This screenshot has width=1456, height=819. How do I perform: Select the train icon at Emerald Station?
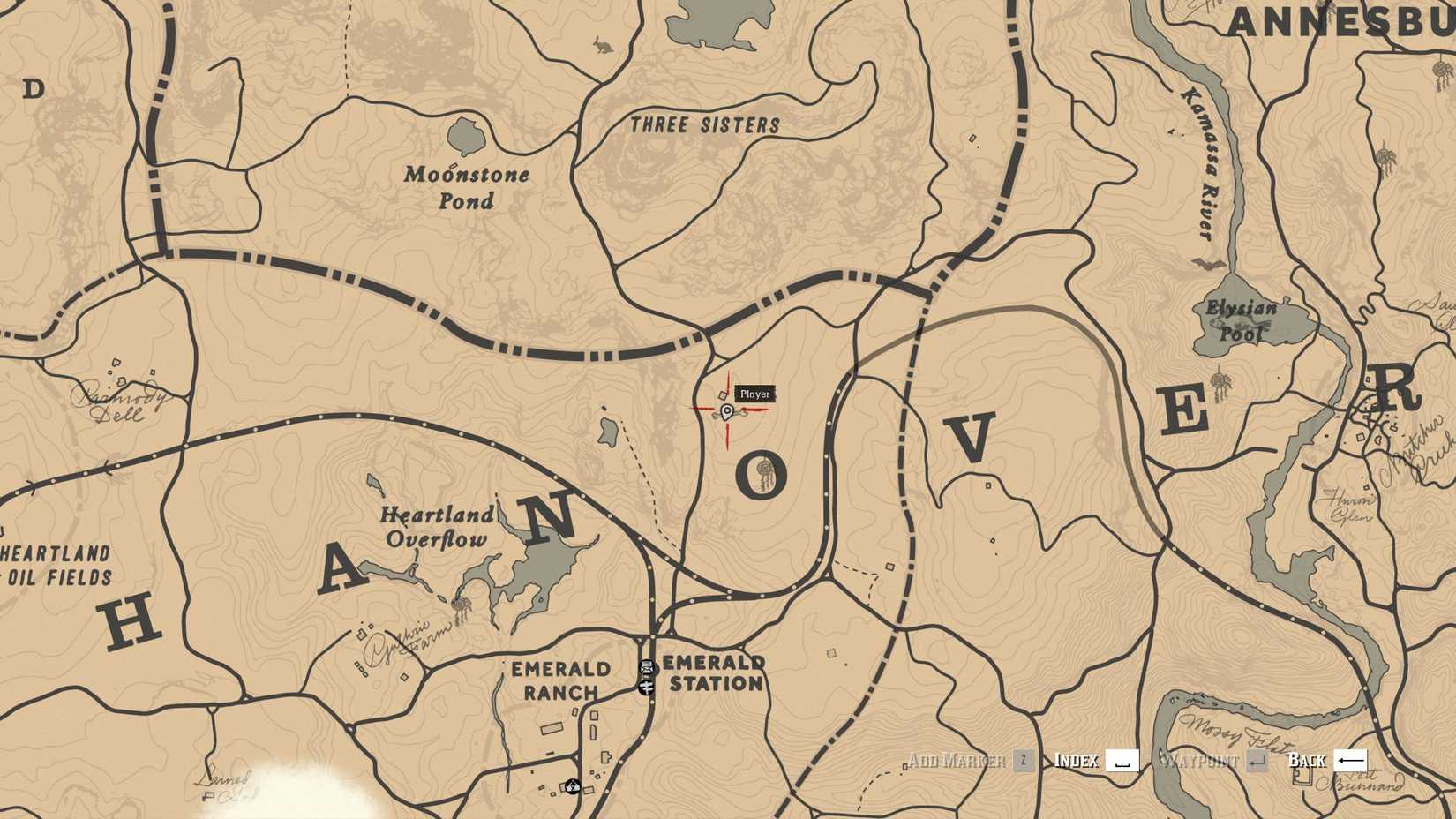click(645, 667)
